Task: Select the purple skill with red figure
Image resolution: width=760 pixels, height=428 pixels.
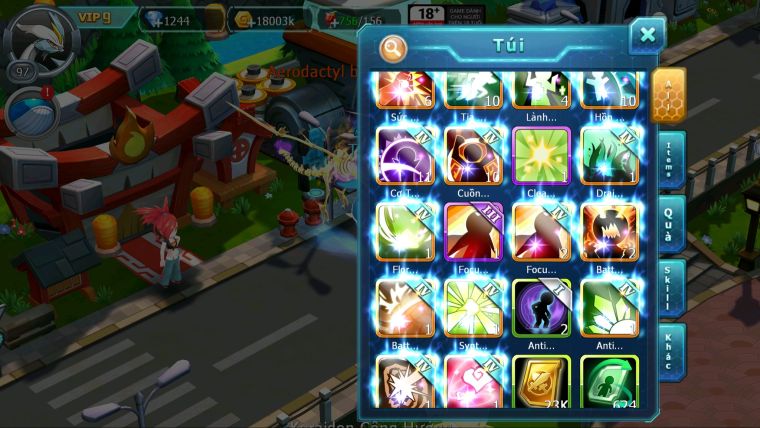Action: [473, 231]
